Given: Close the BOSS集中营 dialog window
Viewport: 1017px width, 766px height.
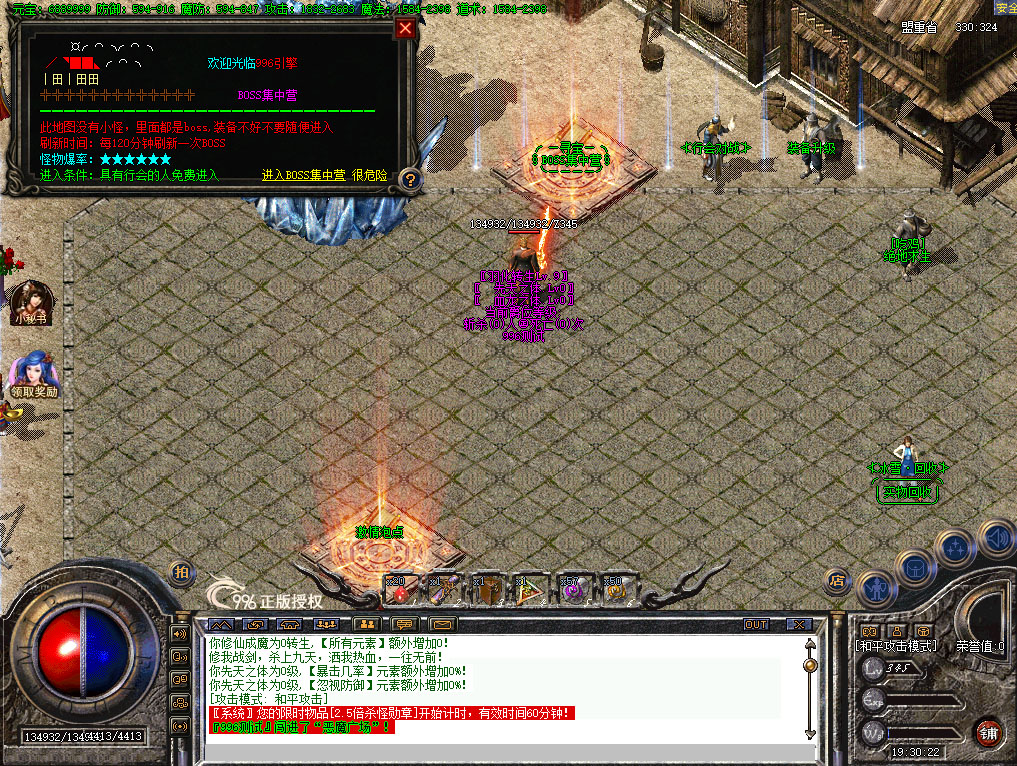Looking at the screenshot, I should pyautogui.click(x=405, y=28).
